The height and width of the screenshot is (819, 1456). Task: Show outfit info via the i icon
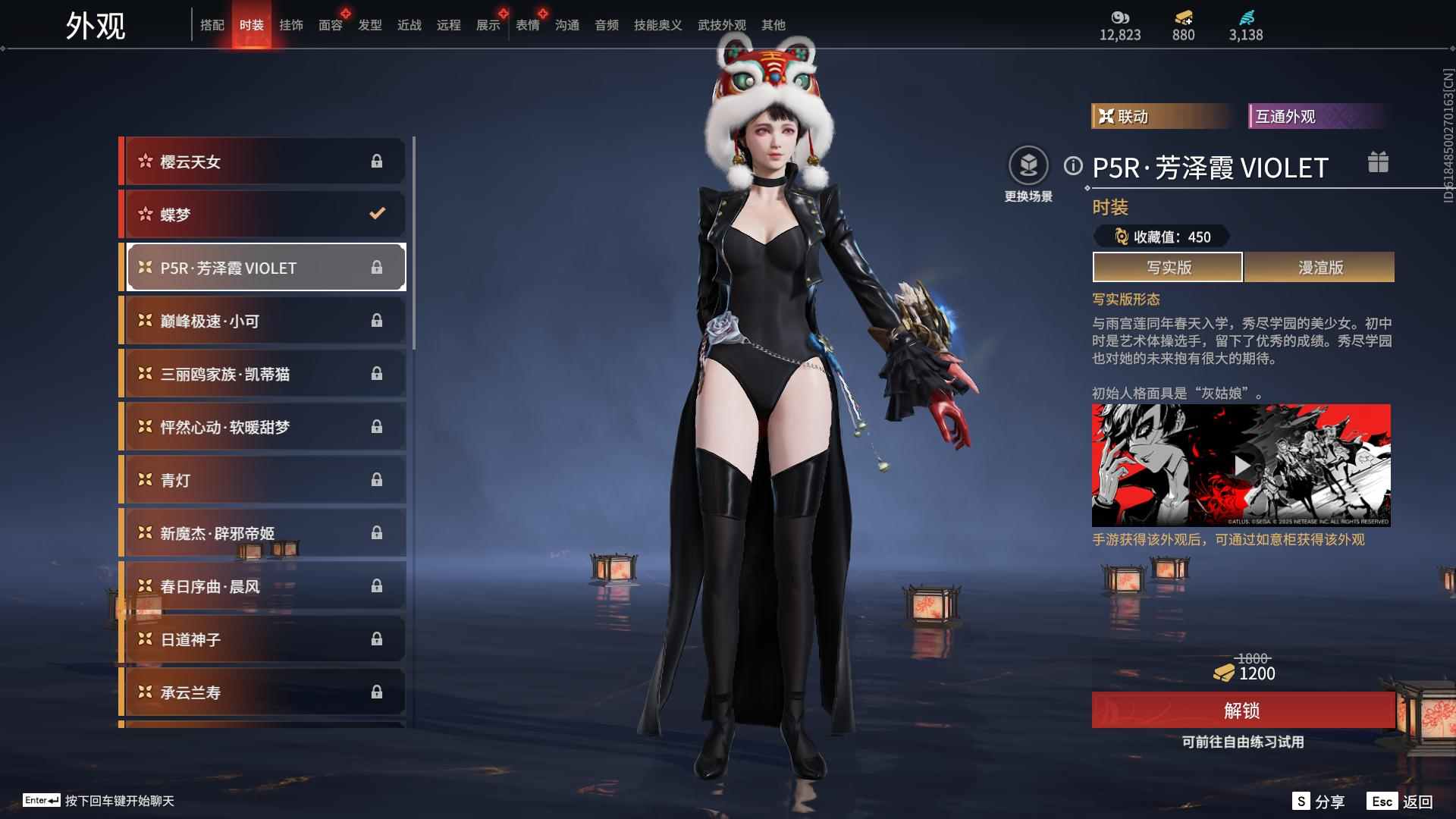1072,165
